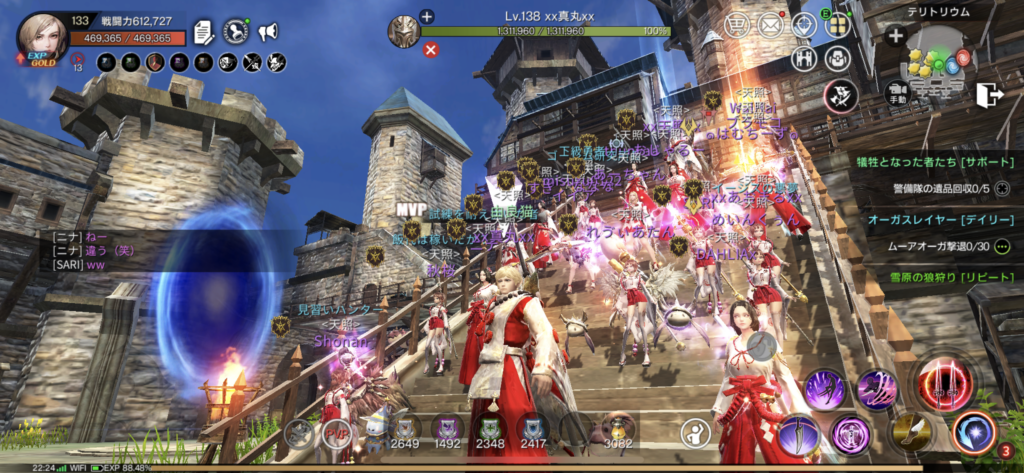This screenshot has height=473, width=1024.
Task: Use the potion slot showing 3082
Action: (x=619, y=431)
